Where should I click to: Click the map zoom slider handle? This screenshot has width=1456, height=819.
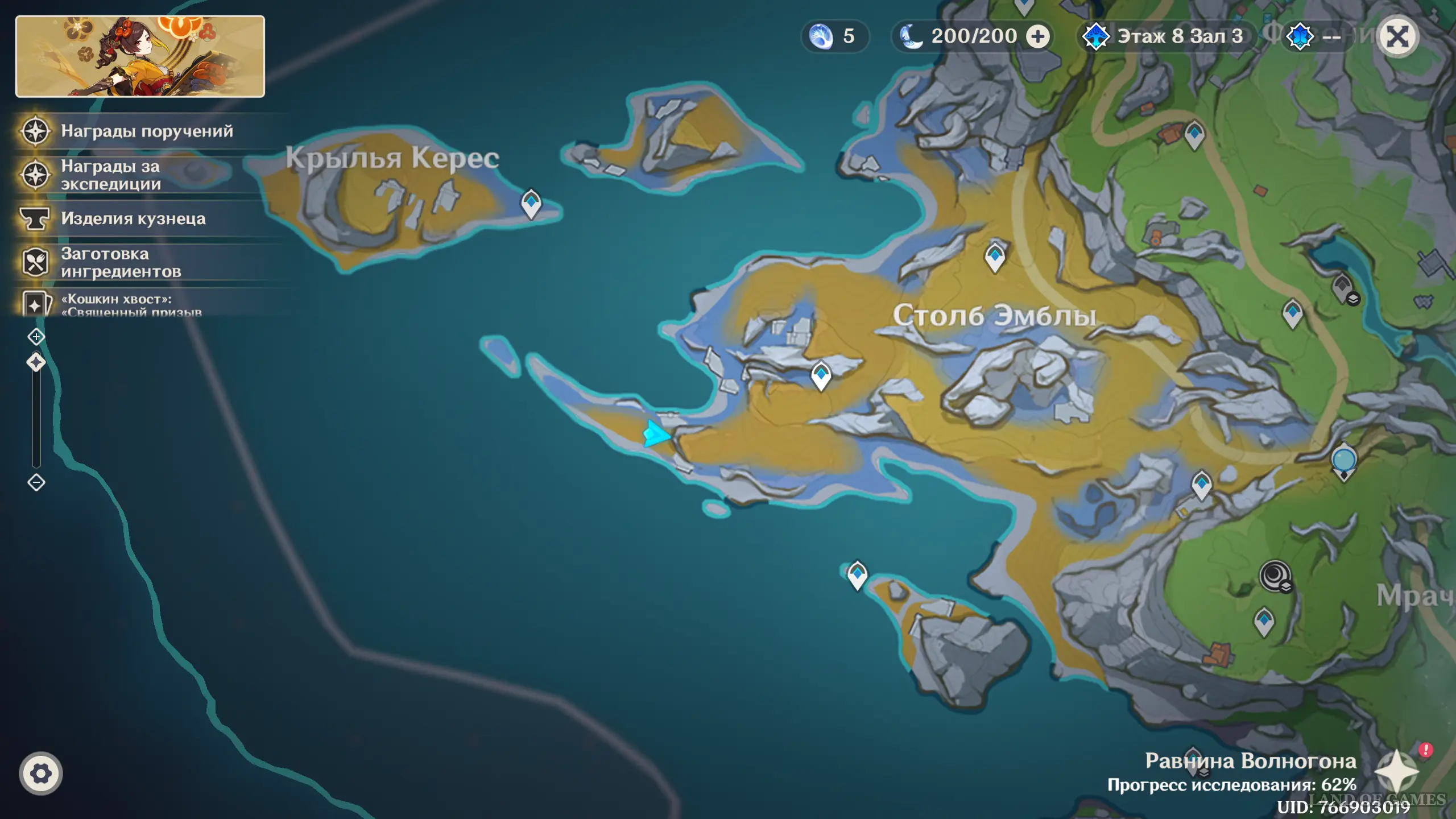click(x=36, y=362)
